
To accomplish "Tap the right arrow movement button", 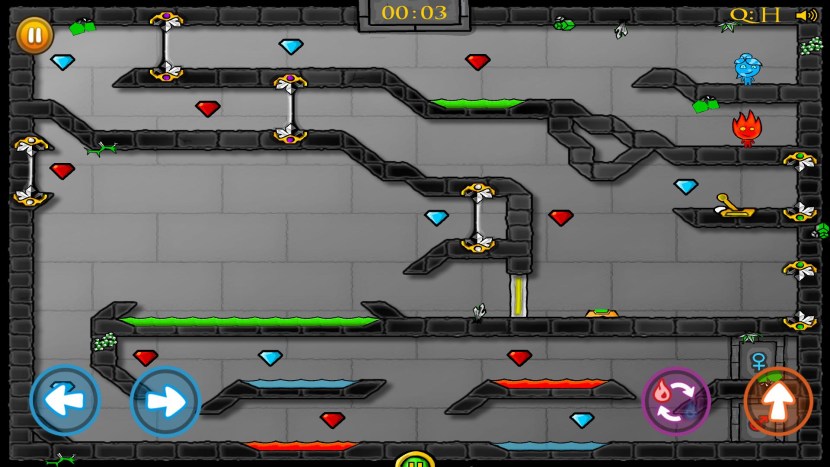I will point(165,401).
